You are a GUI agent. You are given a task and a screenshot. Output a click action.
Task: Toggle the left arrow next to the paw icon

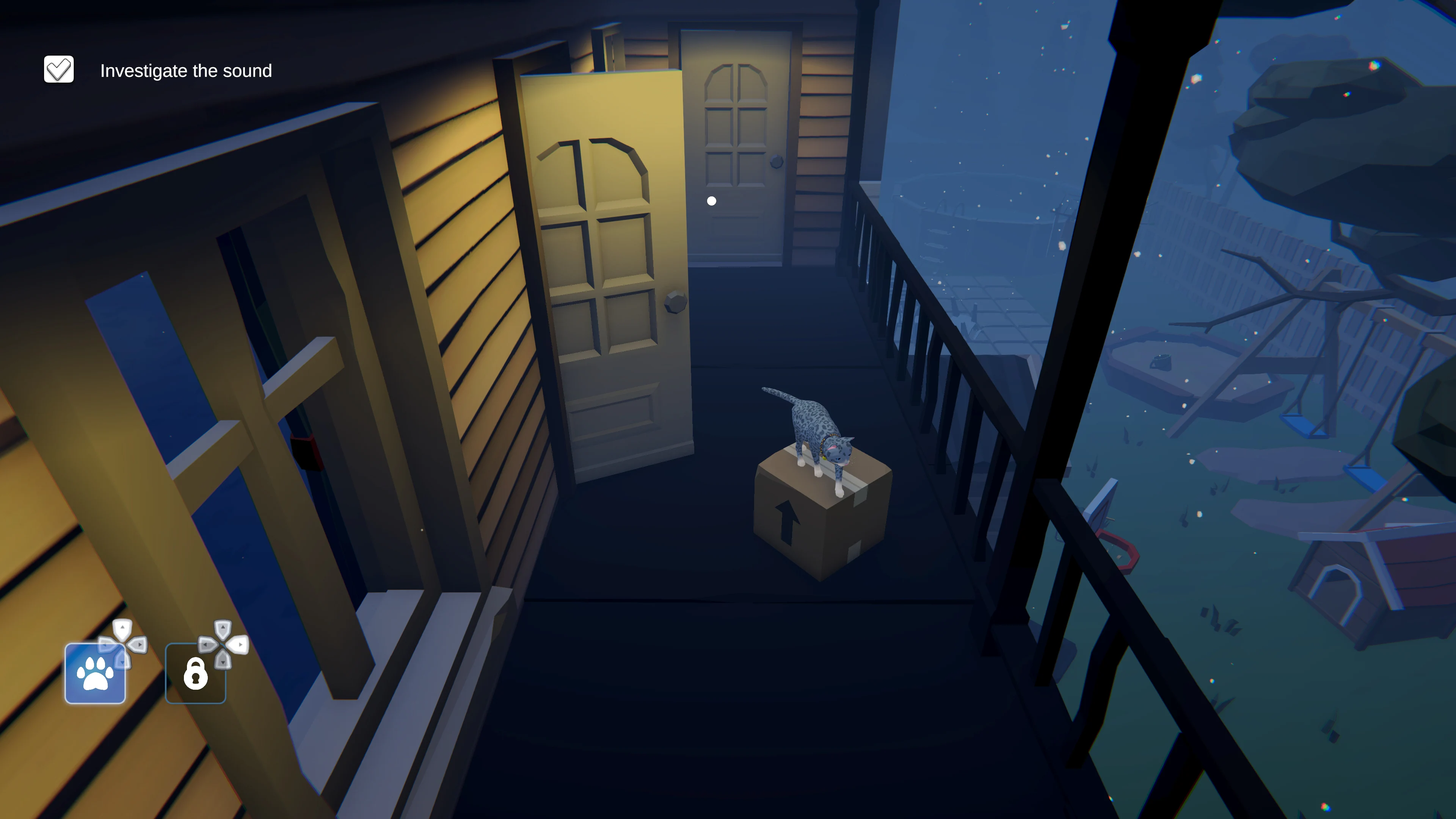[106, 645]
